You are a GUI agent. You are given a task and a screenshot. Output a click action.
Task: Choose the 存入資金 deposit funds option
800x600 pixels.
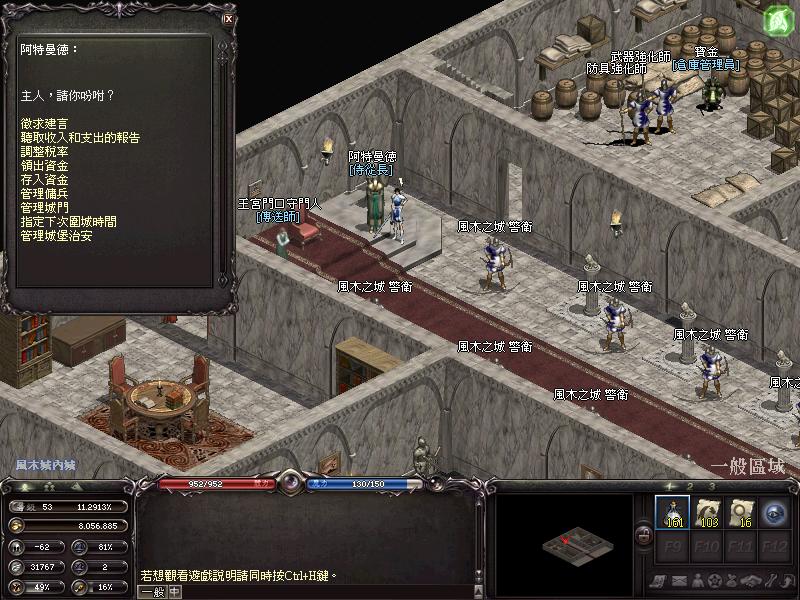point(44,179)
